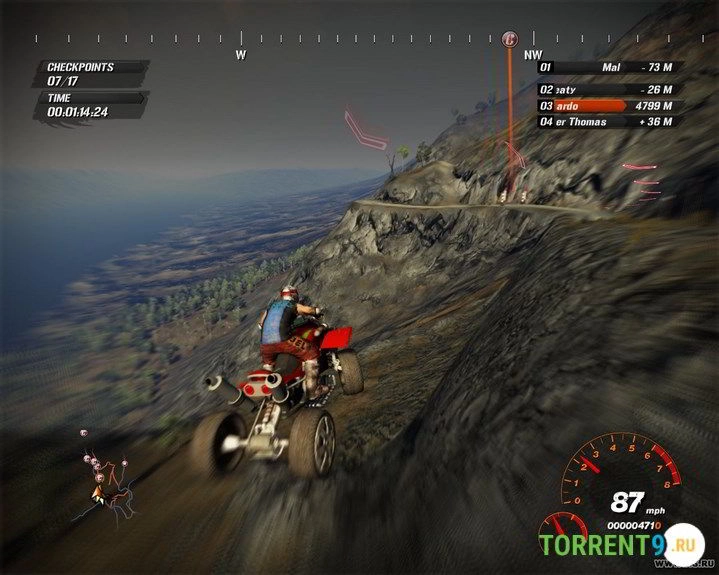
Task: Click the NW heading on the compass
Action: pos(533,55)
